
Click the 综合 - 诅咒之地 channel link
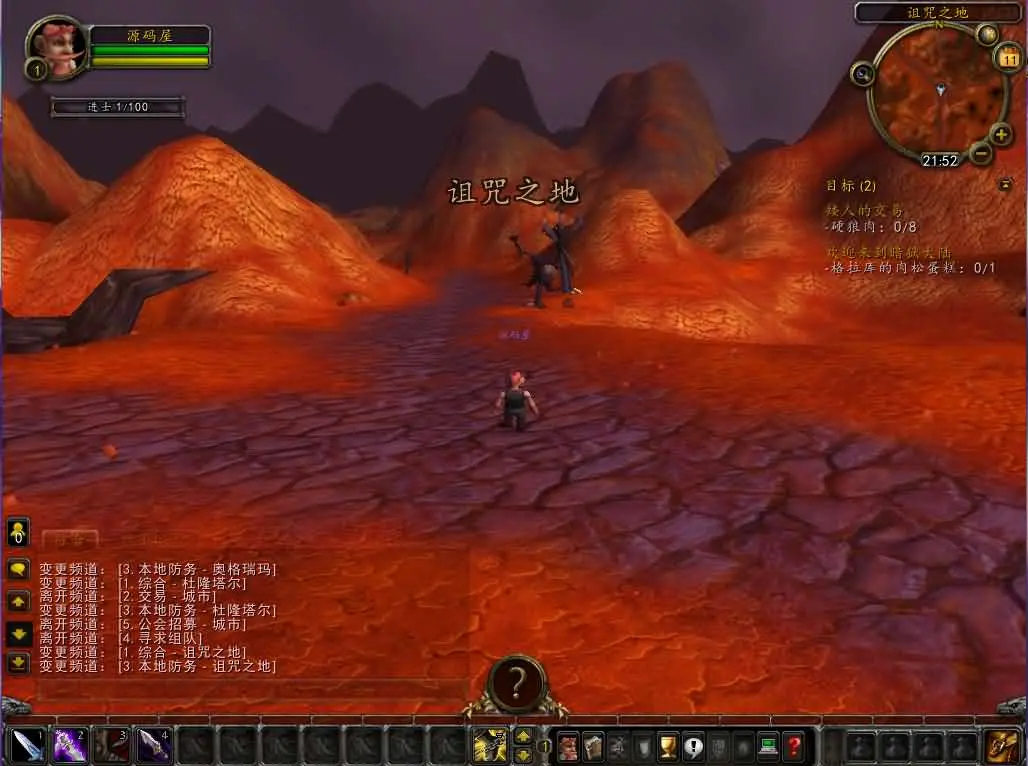pos(181,652)
